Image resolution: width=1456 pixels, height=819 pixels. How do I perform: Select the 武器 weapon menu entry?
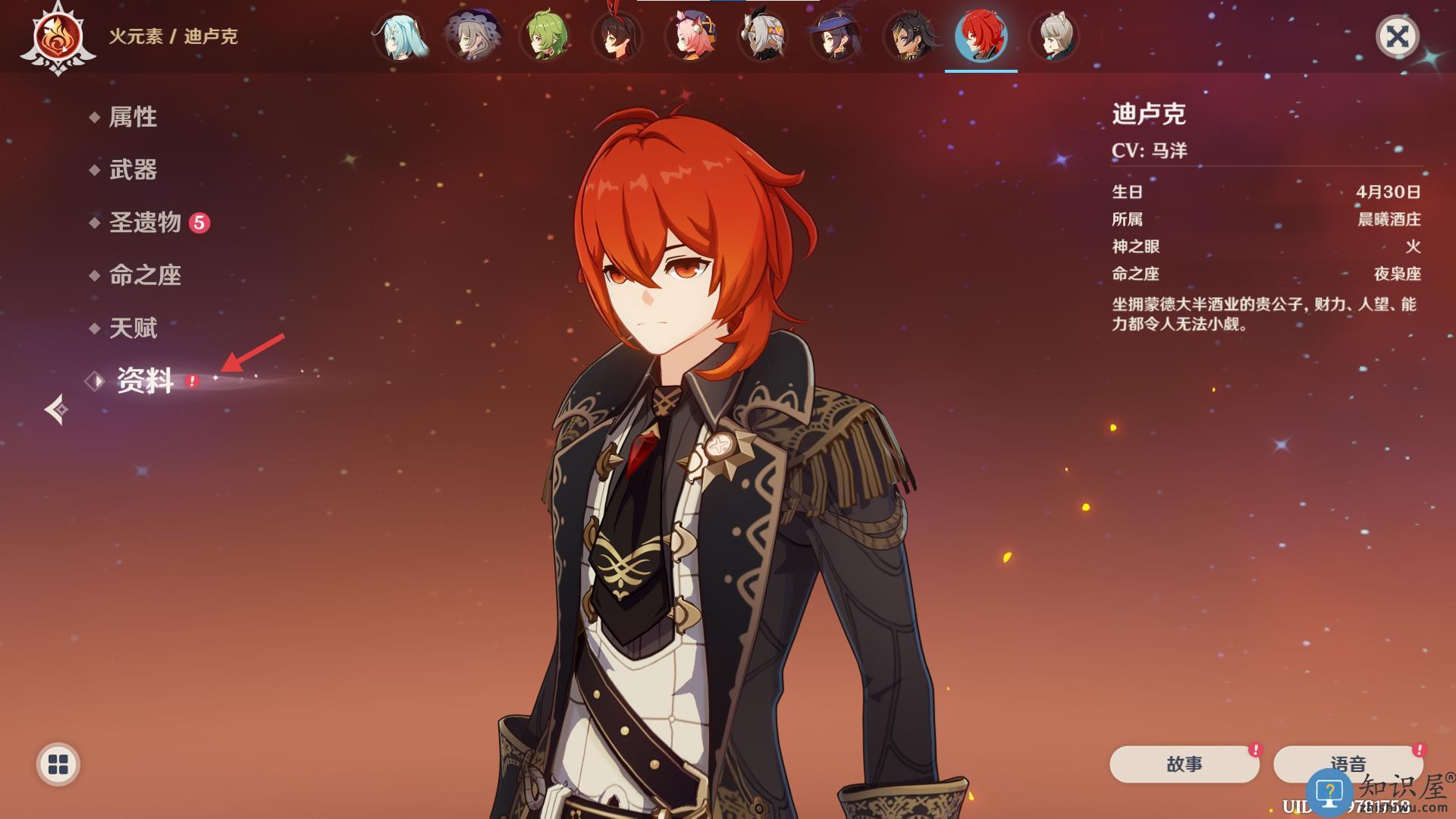pos(133,170)
